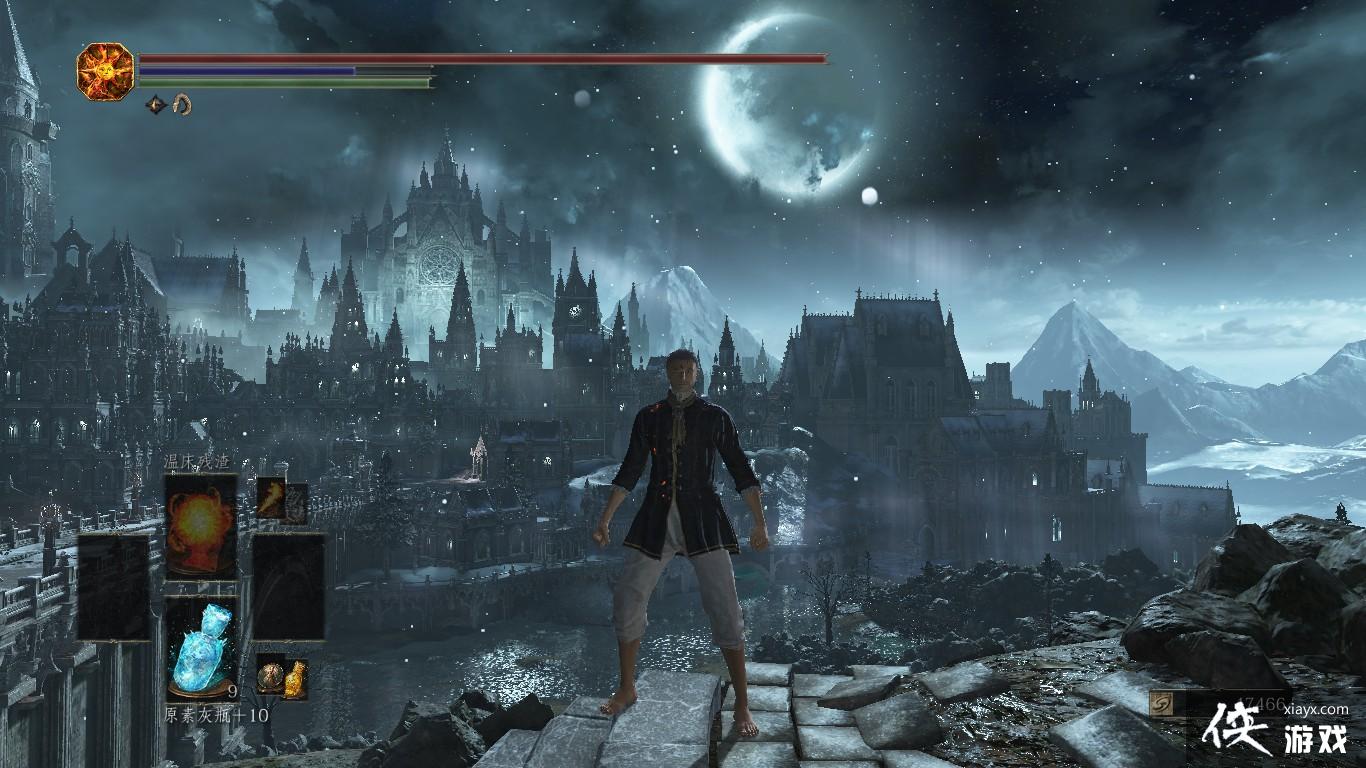This screenshot has height=768, width=1366.
Task: Select the fire orb spell slot
Action: pos(201,525)
